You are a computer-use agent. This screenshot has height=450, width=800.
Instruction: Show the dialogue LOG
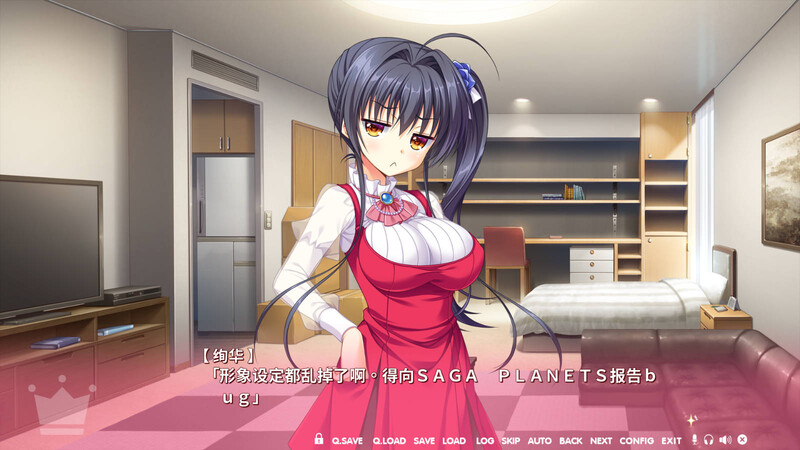click(484, 440)
